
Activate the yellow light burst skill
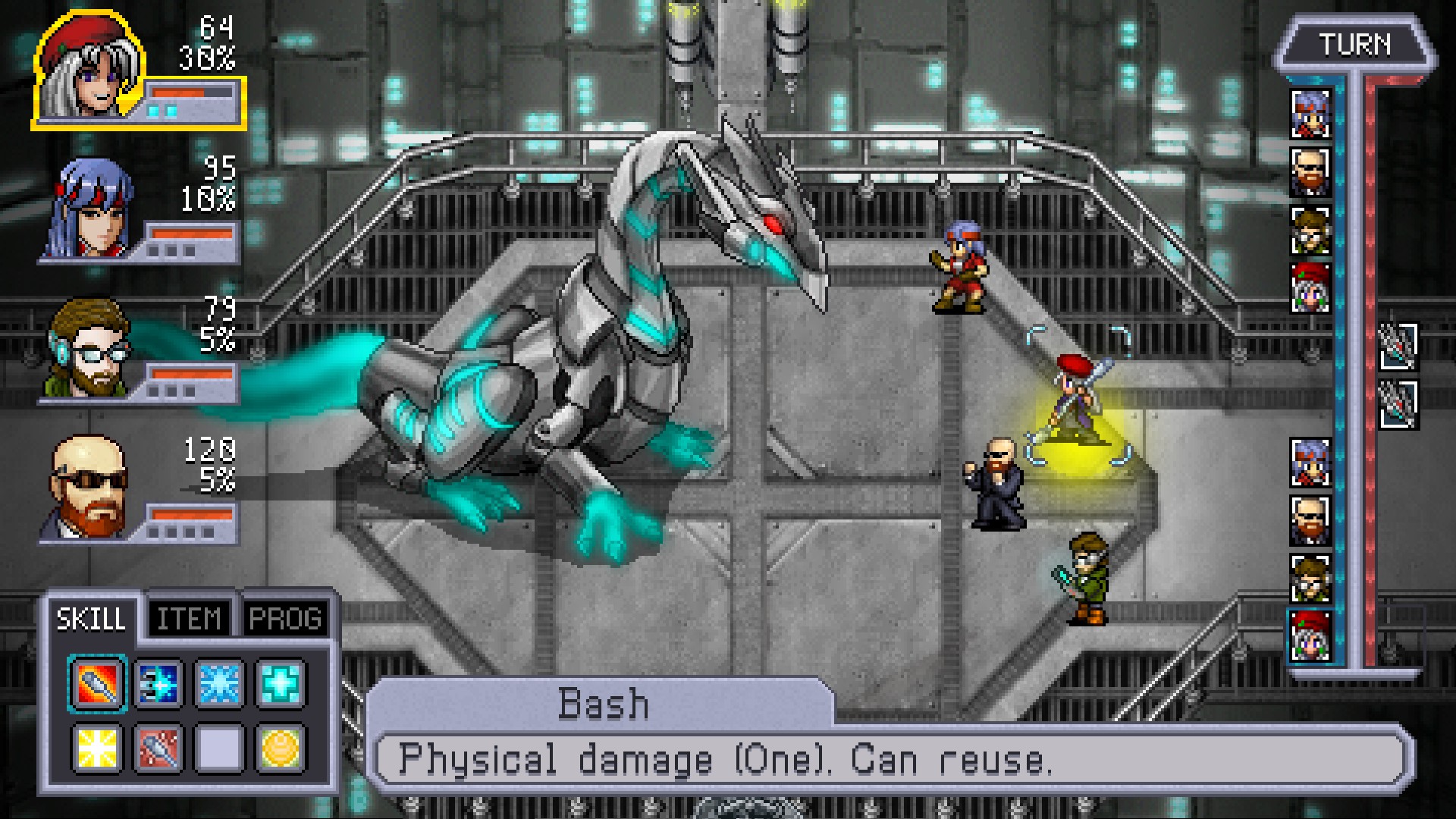(98, 748)
